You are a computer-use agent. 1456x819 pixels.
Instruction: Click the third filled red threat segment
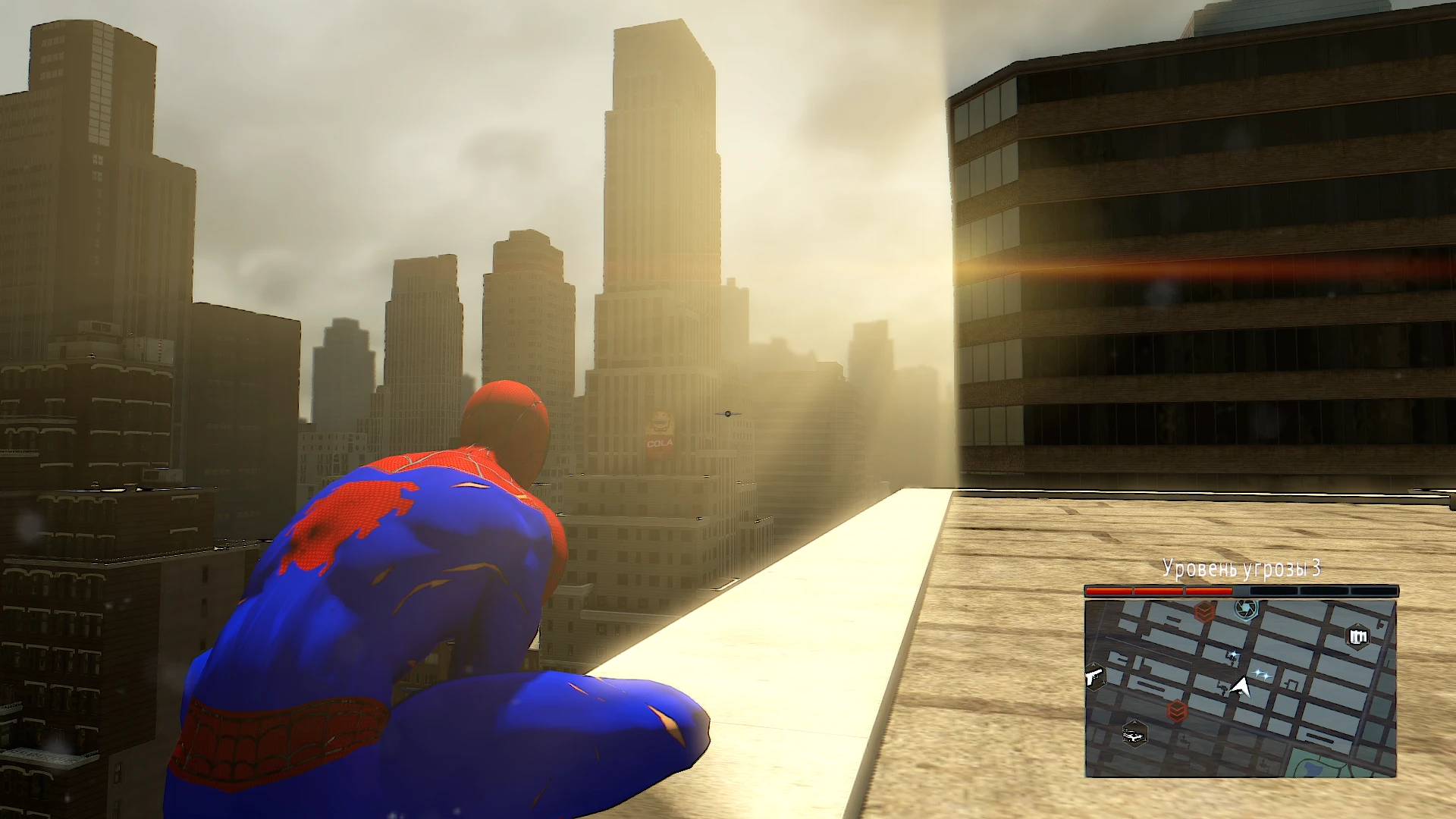1209,591
